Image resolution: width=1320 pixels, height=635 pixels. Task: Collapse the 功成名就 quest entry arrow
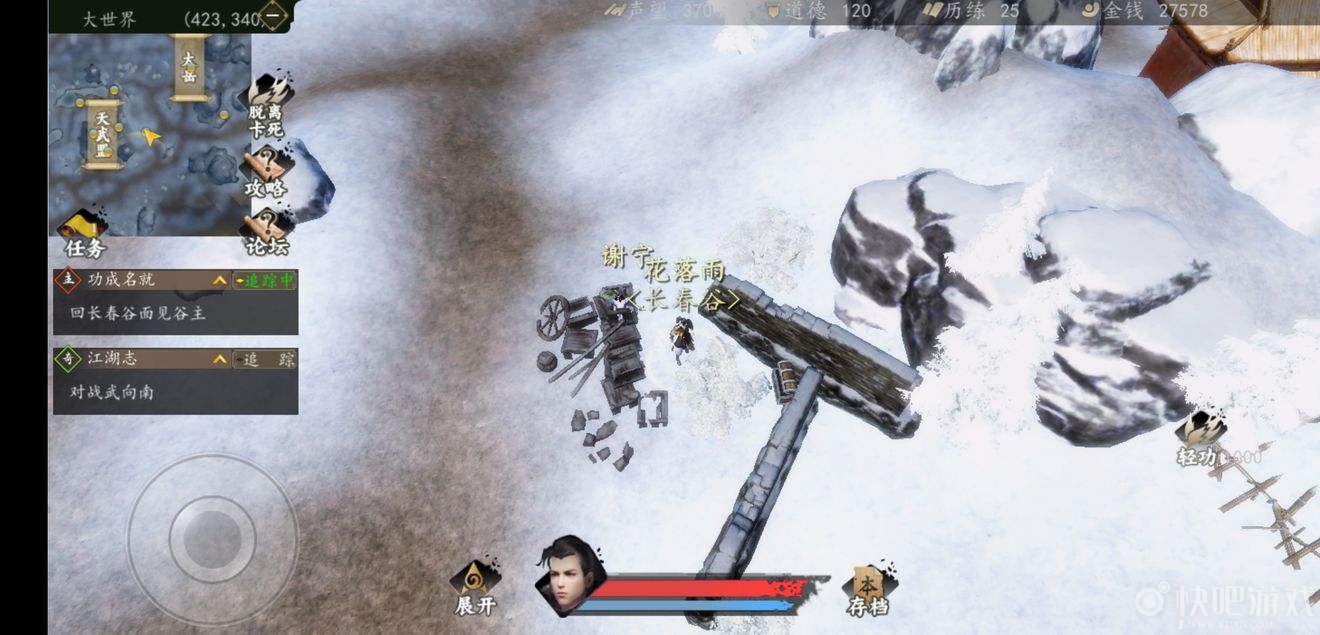point(219,281)
